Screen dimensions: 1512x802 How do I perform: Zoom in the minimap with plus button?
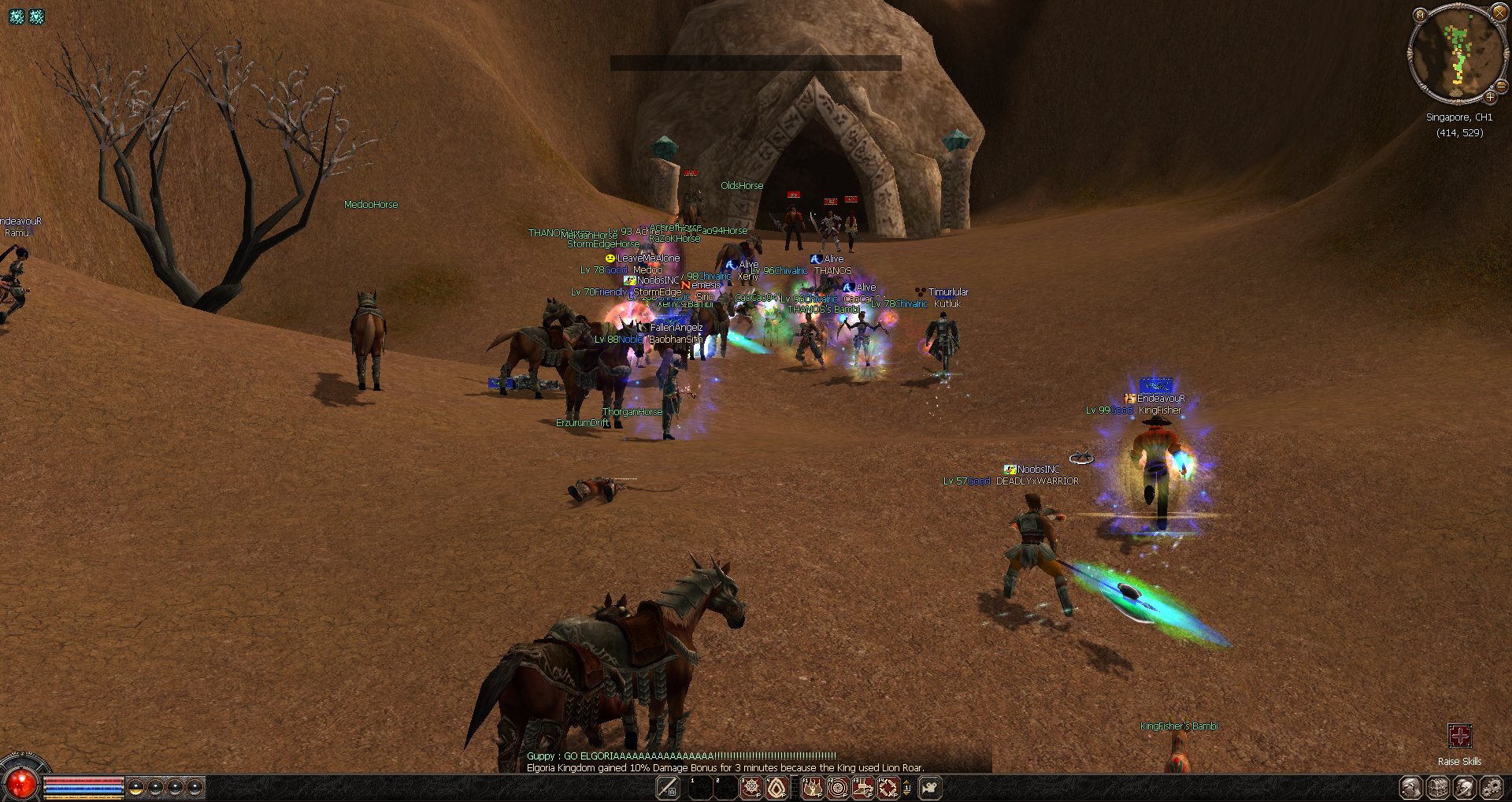(1490, 97)
